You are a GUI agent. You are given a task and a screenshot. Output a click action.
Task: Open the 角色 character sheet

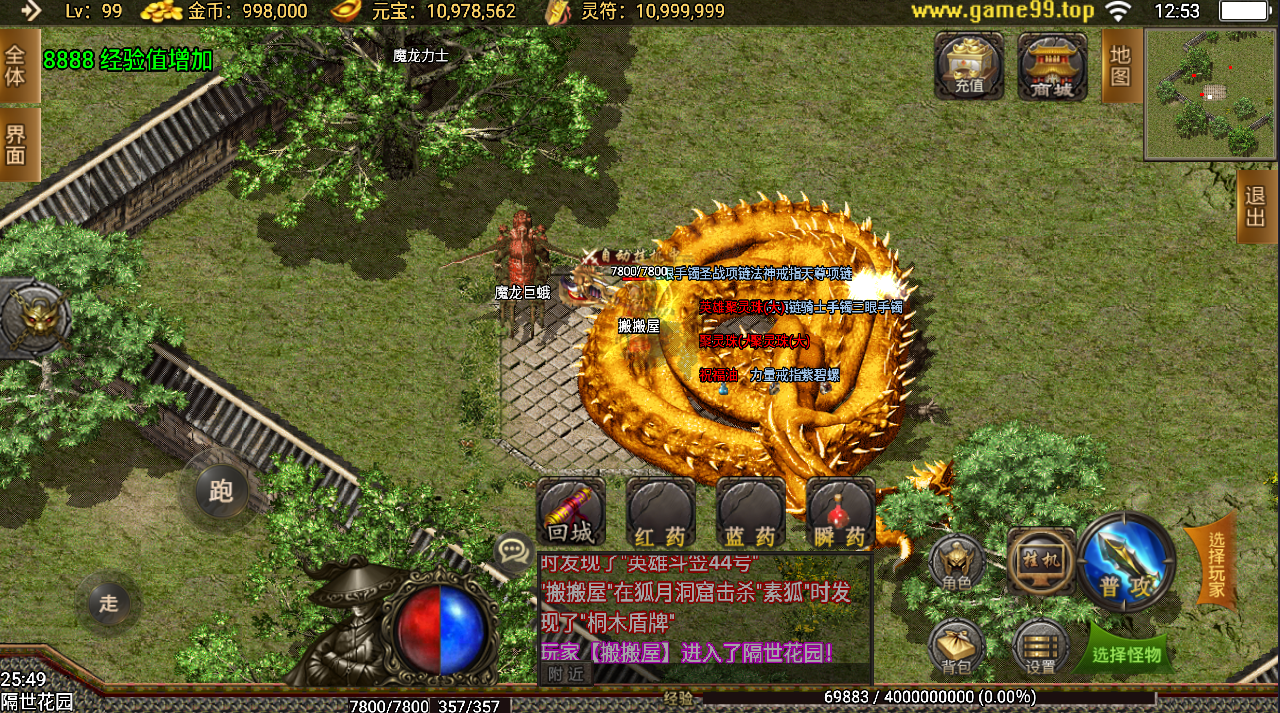click(957, 563)
